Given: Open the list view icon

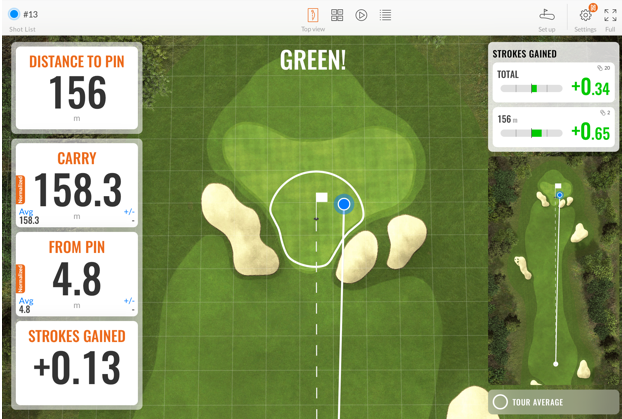Looking at the screenshot, I should tap(385, 15).
